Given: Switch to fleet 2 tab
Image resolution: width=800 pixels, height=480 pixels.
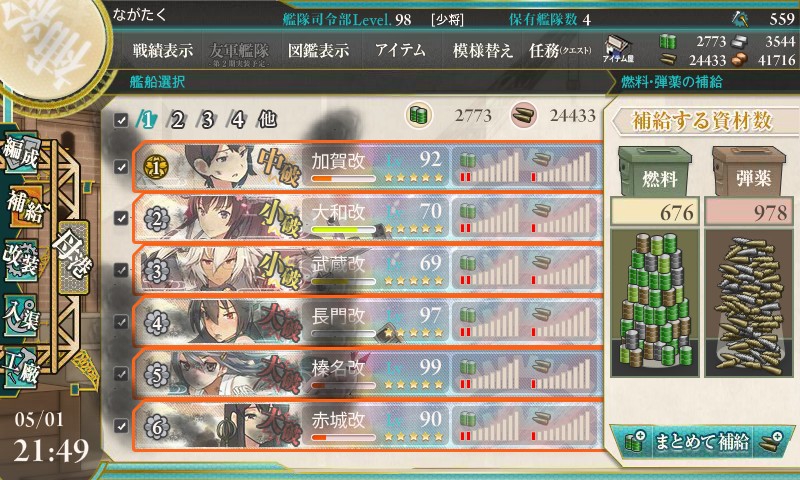Looking at the screenshot, I should click(x=178, y=120).
